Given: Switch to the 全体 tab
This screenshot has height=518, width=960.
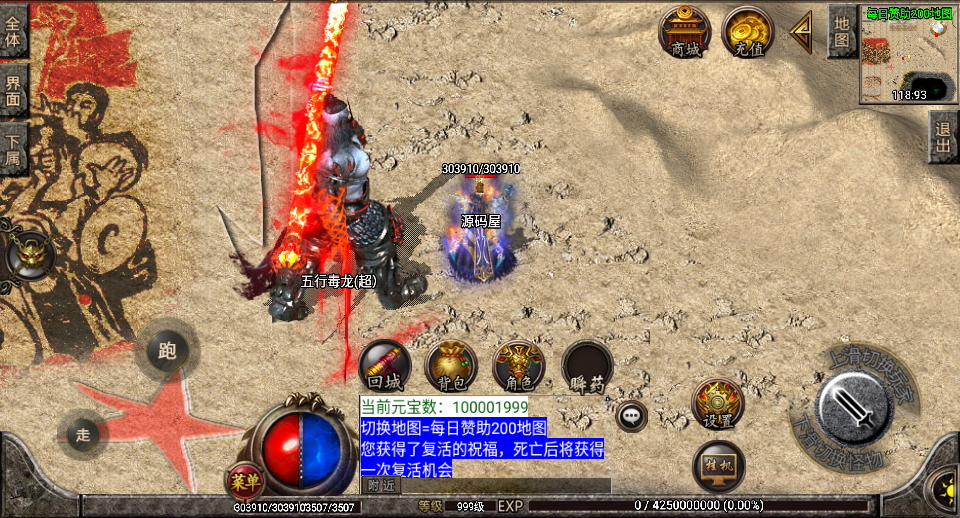Looking at the screenshot, I should coord(13,31).
